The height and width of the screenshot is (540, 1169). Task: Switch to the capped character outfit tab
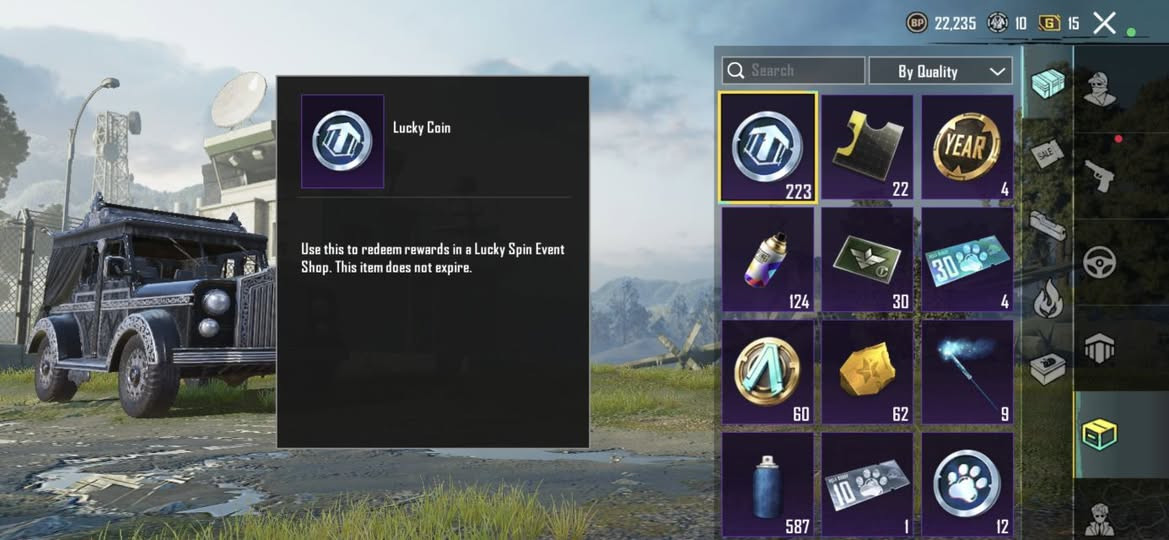click(1101, 89)
